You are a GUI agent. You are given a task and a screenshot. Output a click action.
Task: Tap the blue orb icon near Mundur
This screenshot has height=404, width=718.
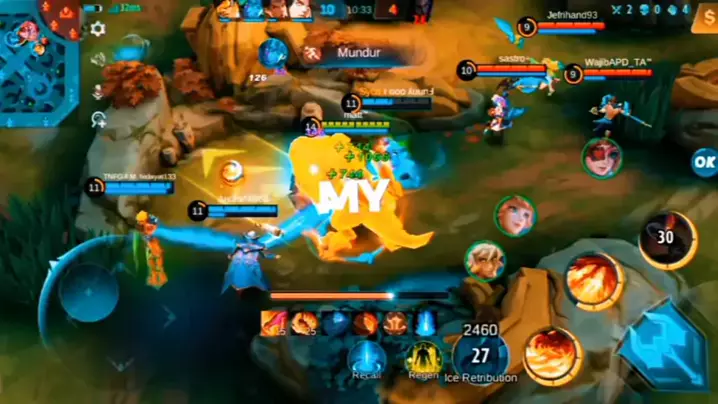point(273,52)
